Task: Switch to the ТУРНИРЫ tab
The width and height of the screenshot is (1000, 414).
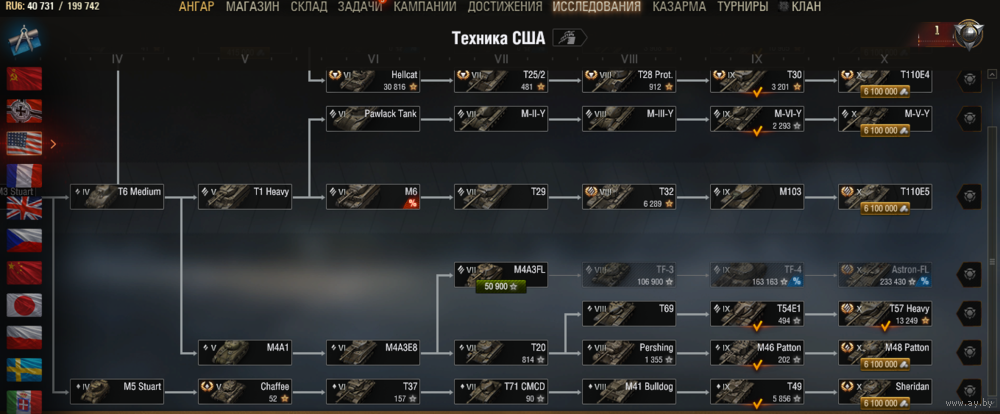Action: 743,7
